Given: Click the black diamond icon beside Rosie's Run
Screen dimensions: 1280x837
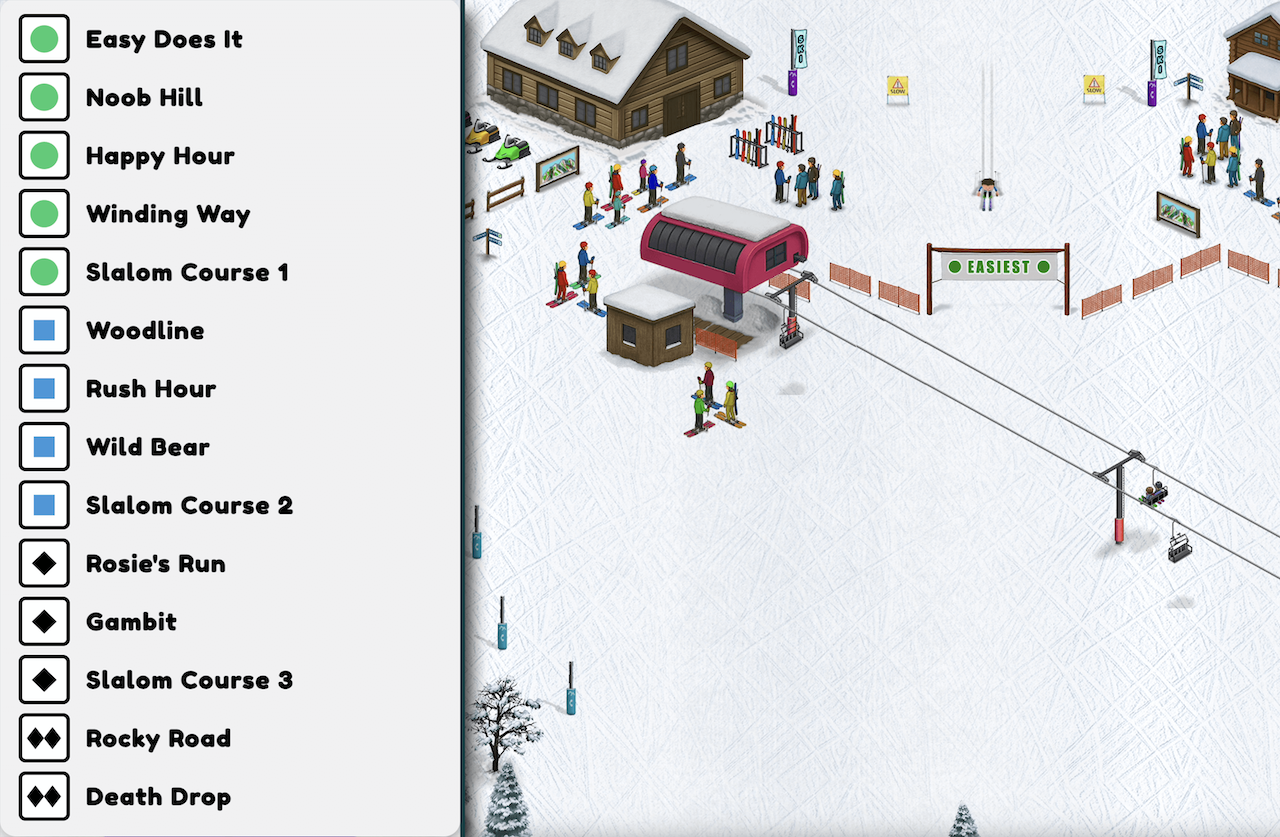Looking at the screenshot, I should [x=44, y=563].
